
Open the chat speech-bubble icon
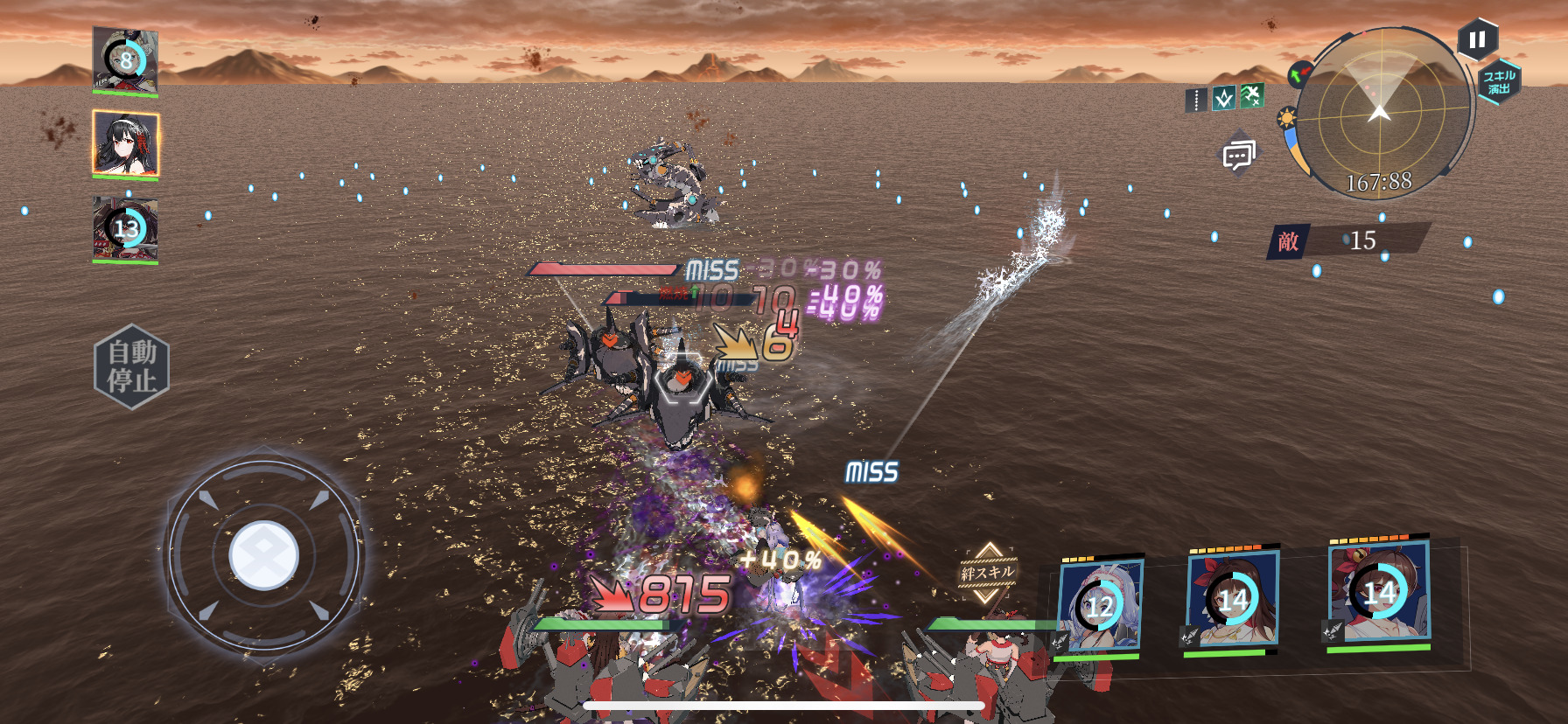(x=1237, y=156)
